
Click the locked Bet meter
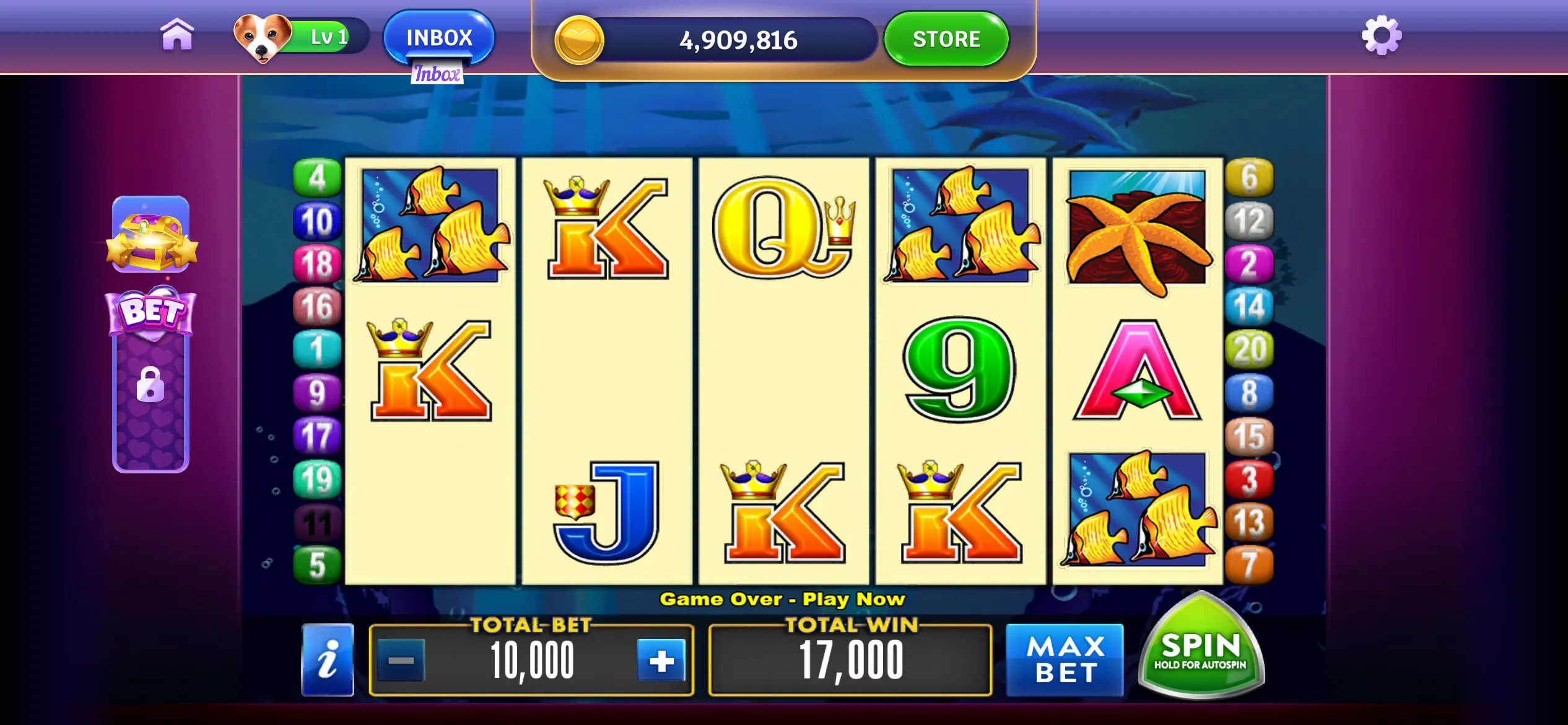pyautogui.click(x=150, y=384)
